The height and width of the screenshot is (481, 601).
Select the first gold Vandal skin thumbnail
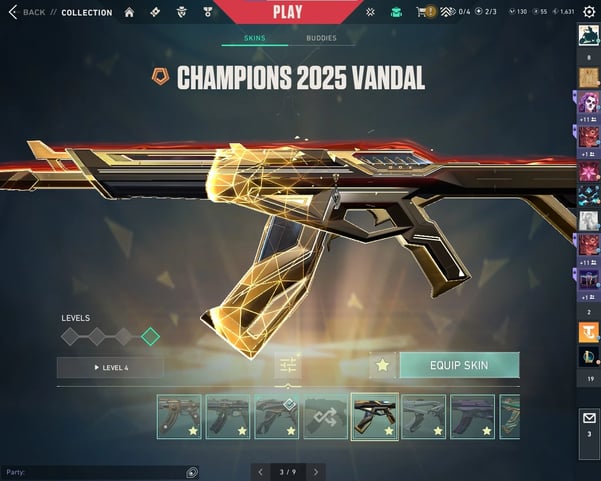tap(179, 416)
